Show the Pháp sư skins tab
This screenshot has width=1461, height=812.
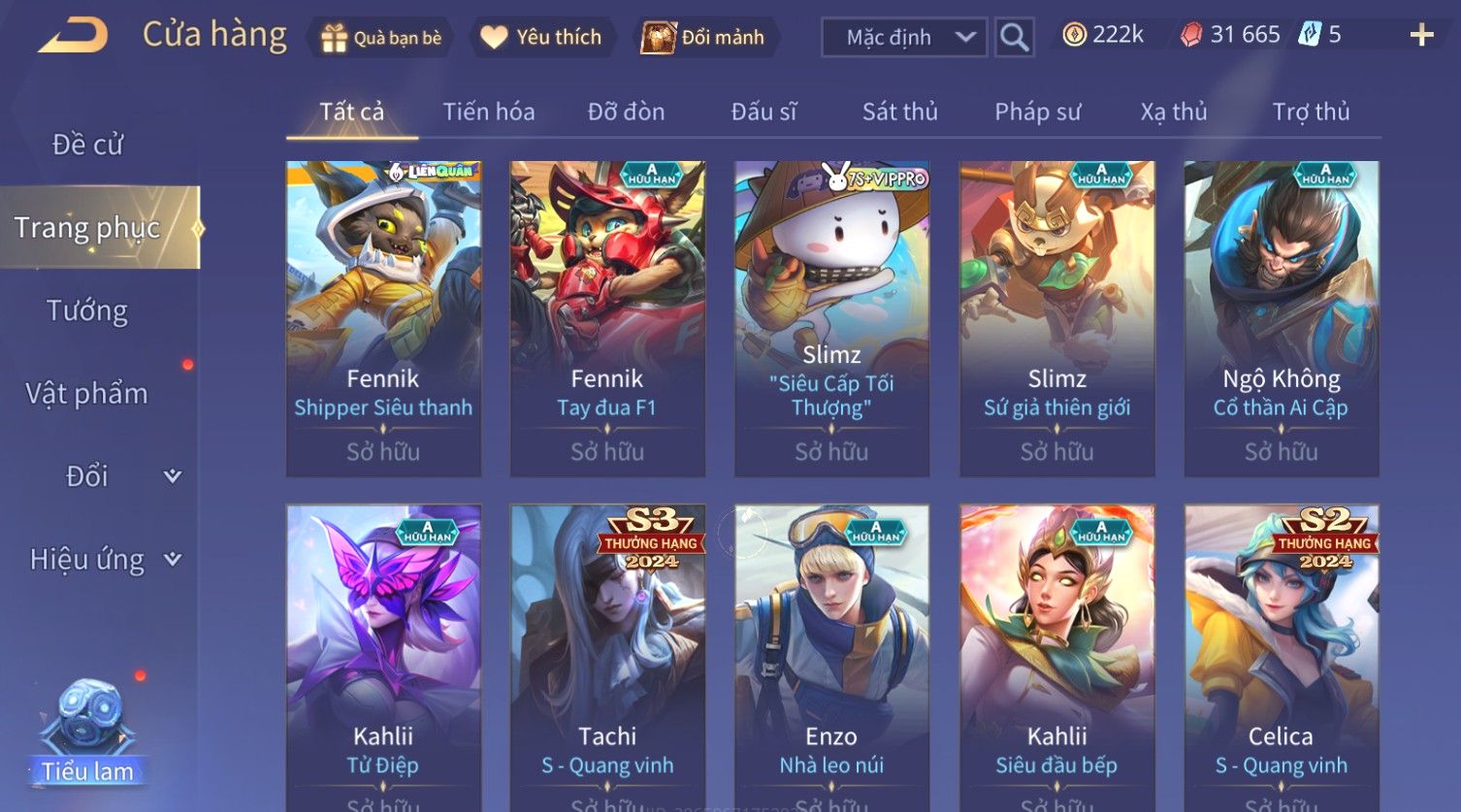(x=1037, y=112)
